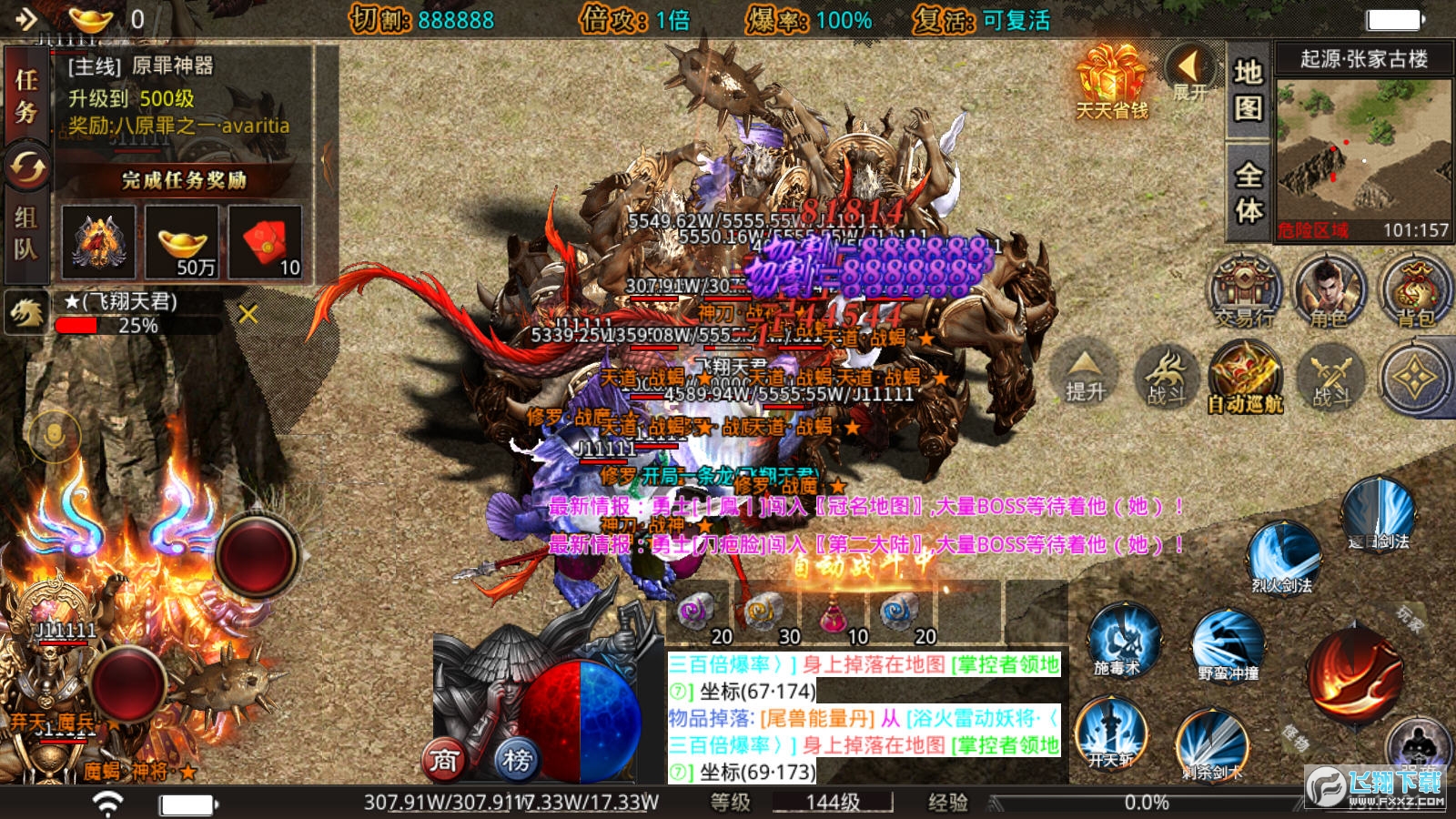
Task: Open the 背包 bag inventory
Action: pos(1414,291)
